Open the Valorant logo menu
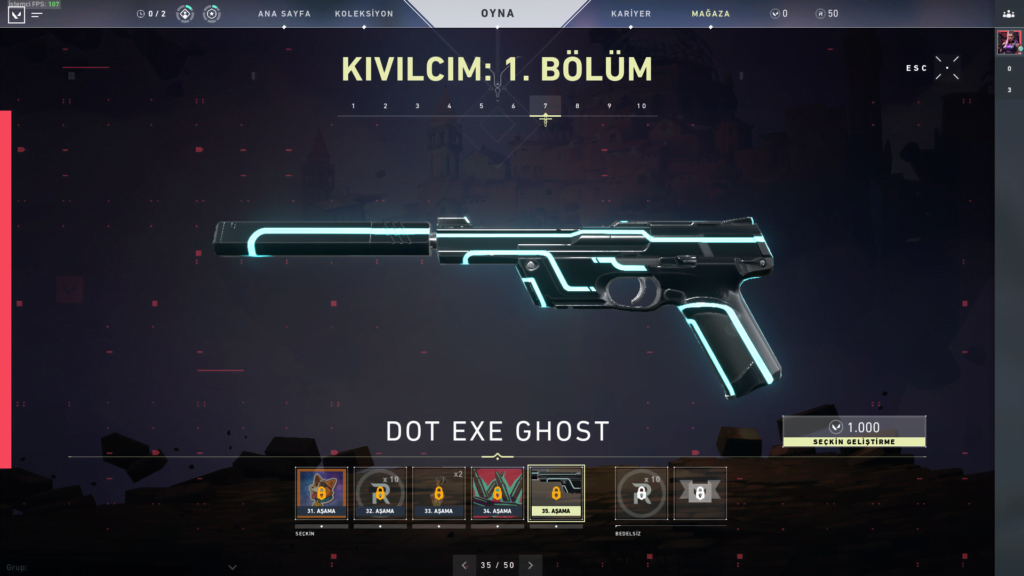This screenshot has width=1024, height=576. click(x=15, y=15)
